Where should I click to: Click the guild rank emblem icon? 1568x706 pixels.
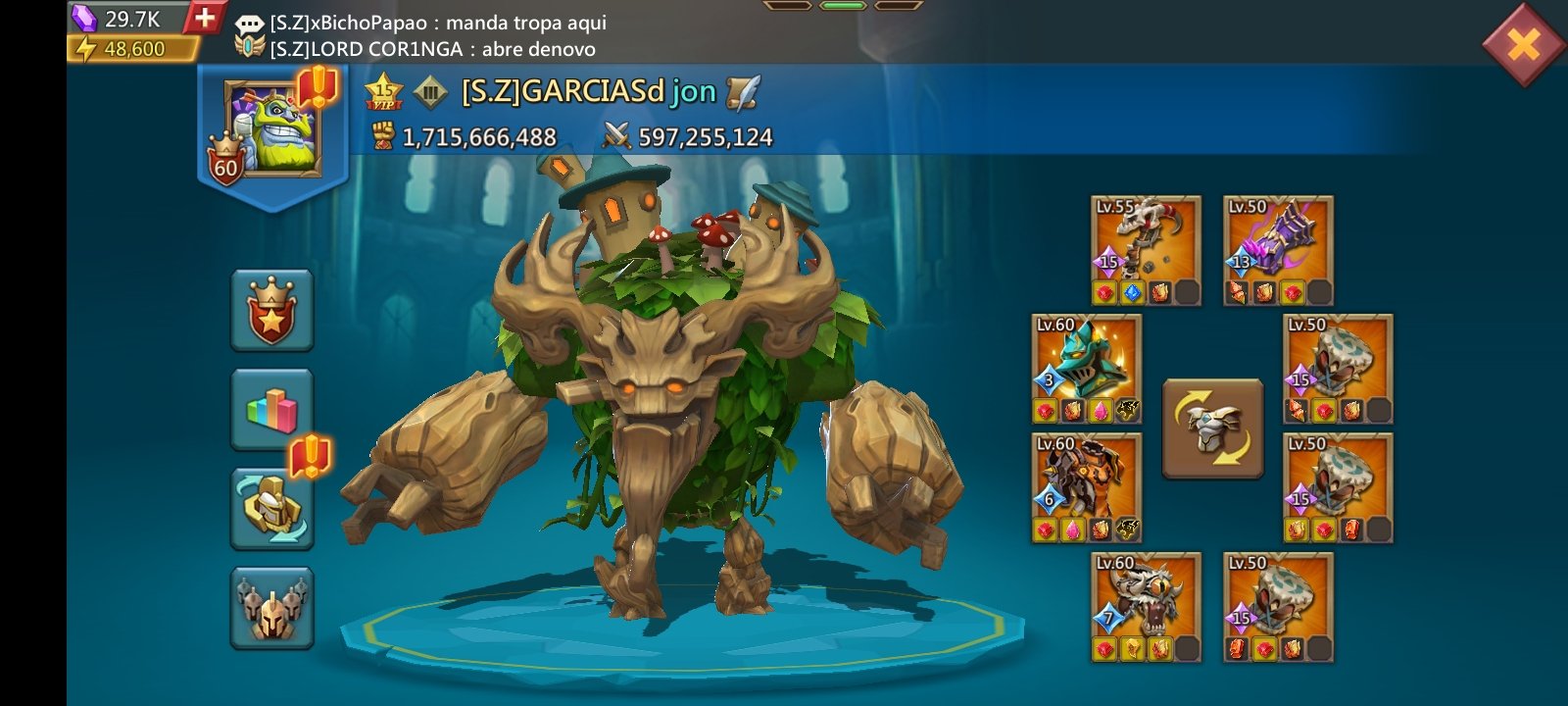coord(429,93)
